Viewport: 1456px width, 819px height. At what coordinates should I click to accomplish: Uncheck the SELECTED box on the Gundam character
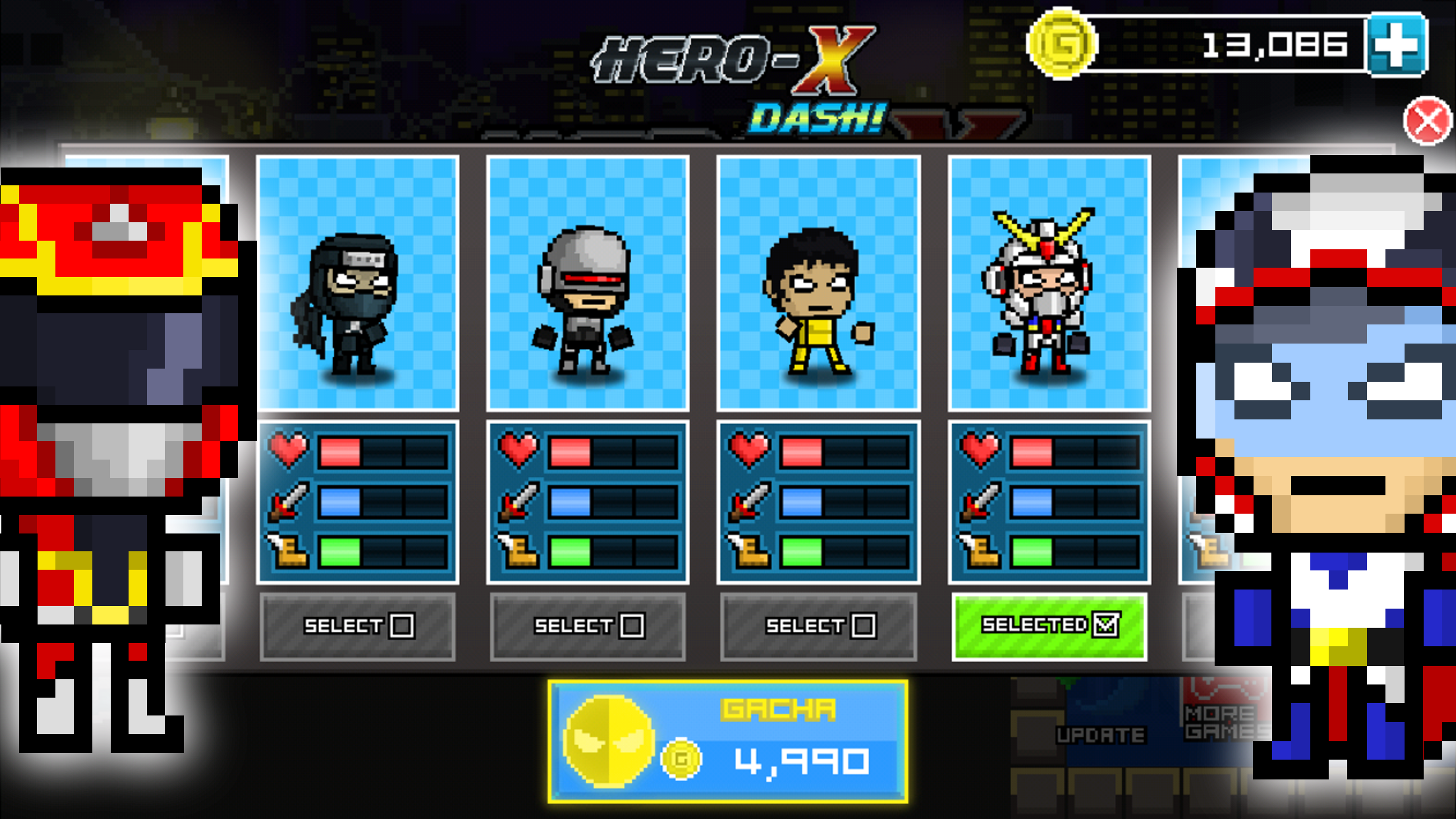point(1108,626)
